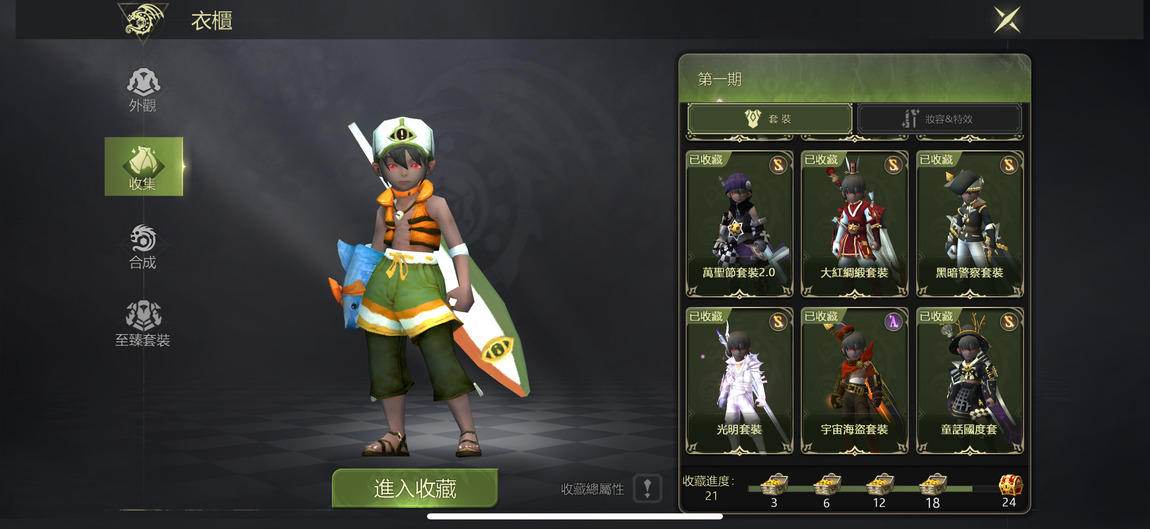This screenshot has height=529, width=1150.
Task: Open the red chest for 24 collected
Action: point(1009,486)
